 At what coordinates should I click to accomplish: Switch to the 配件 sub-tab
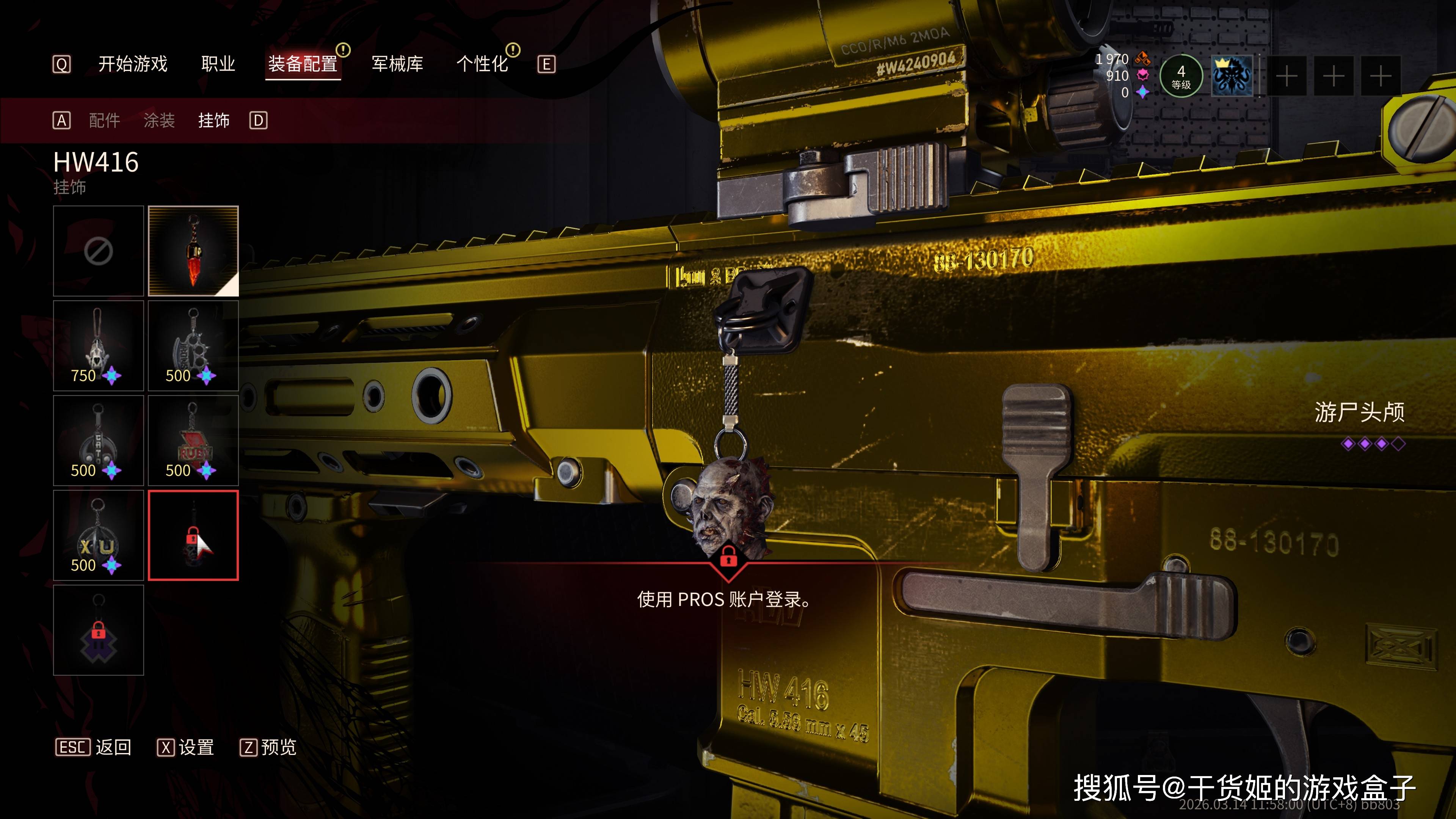click(105, 121)
